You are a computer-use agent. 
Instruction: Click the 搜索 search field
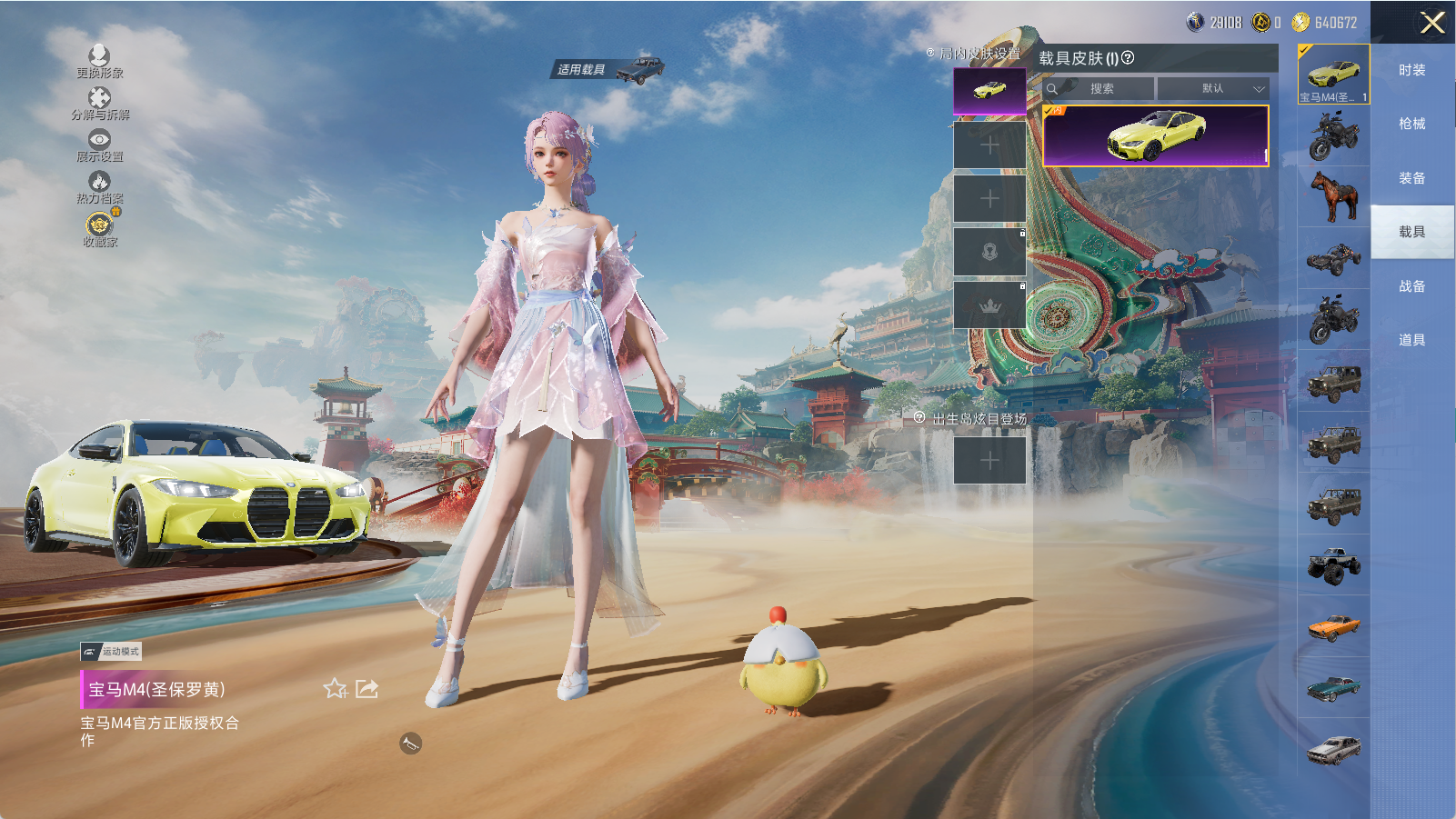click(1101, 88)
